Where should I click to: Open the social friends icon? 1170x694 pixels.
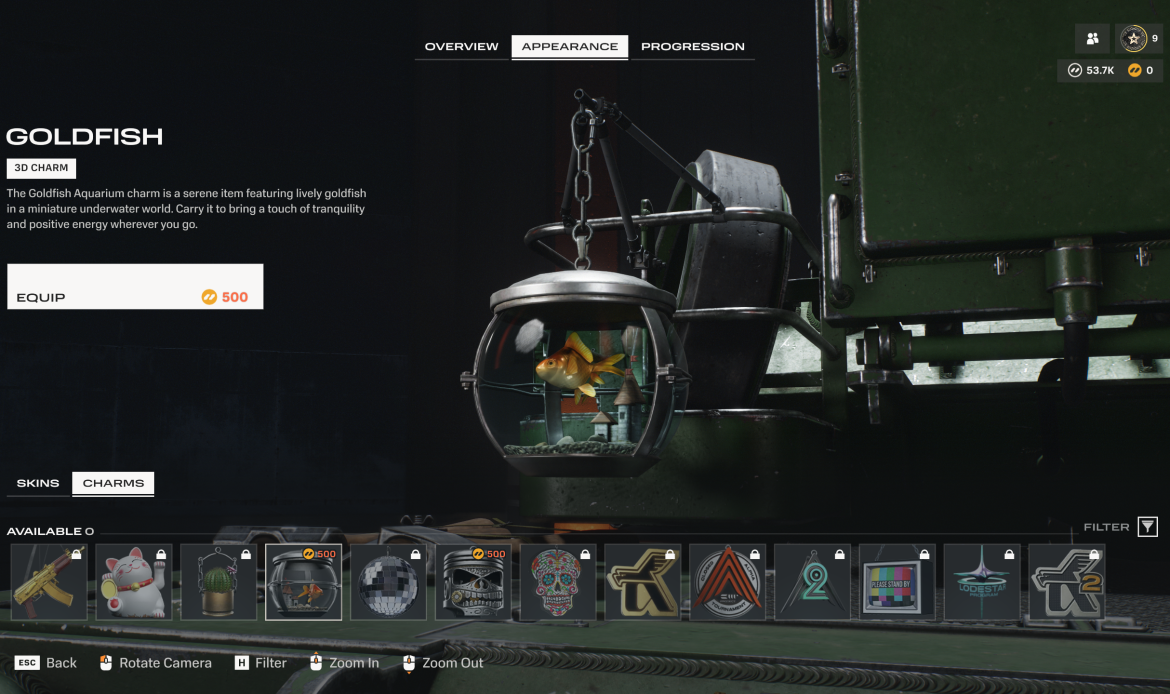click(1092, 39)
